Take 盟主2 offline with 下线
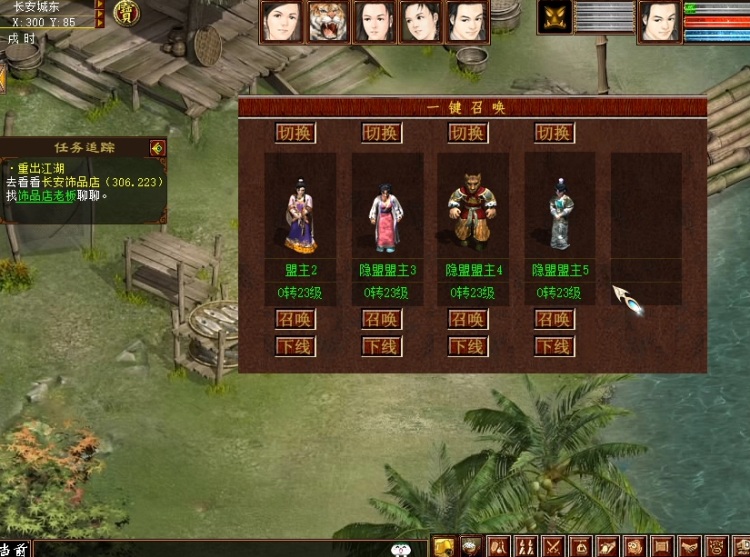Screen dimensions: 750x557 click(296, 347)
